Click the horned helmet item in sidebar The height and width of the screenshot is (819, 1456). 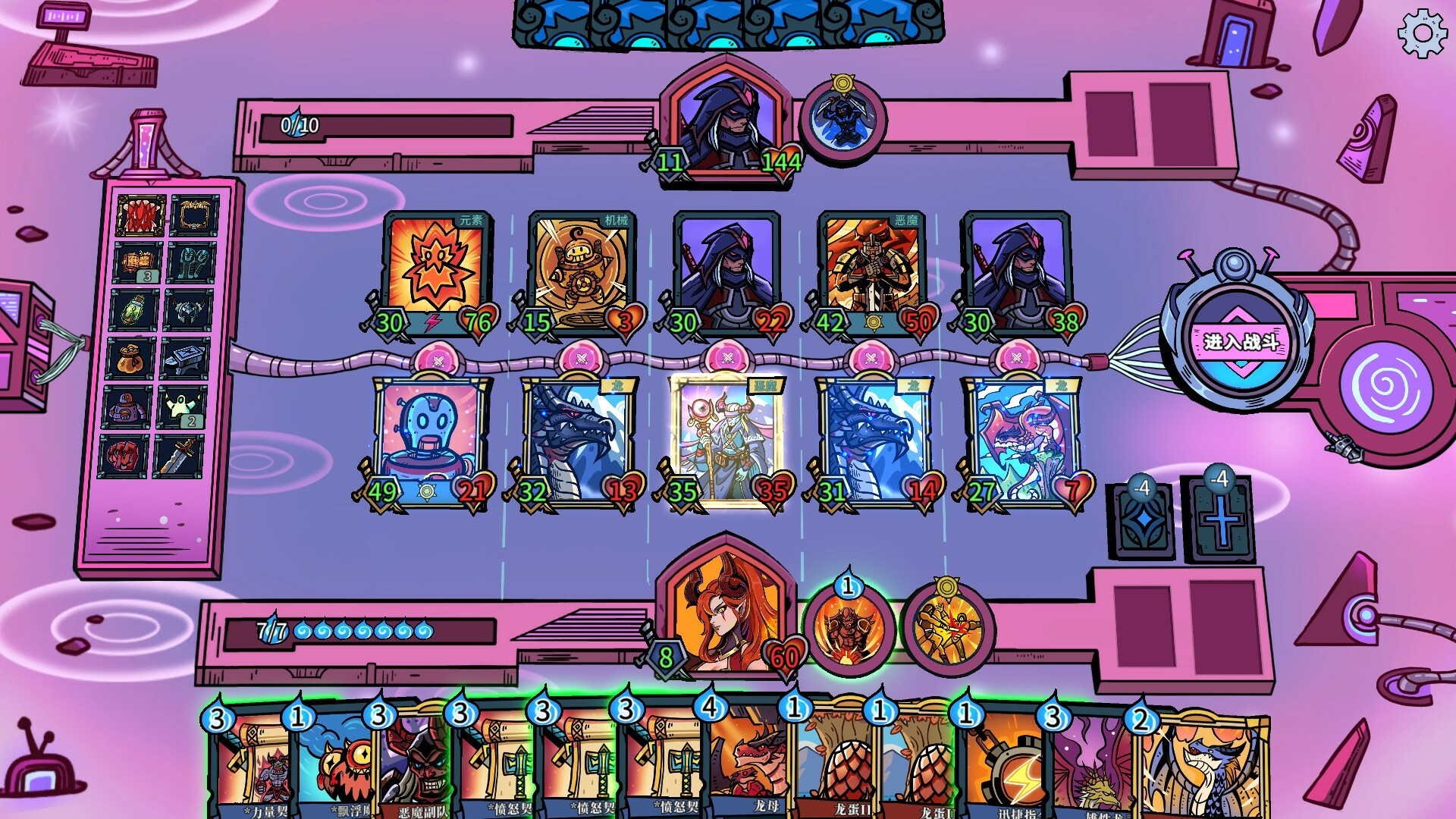(x=190, y=309)
